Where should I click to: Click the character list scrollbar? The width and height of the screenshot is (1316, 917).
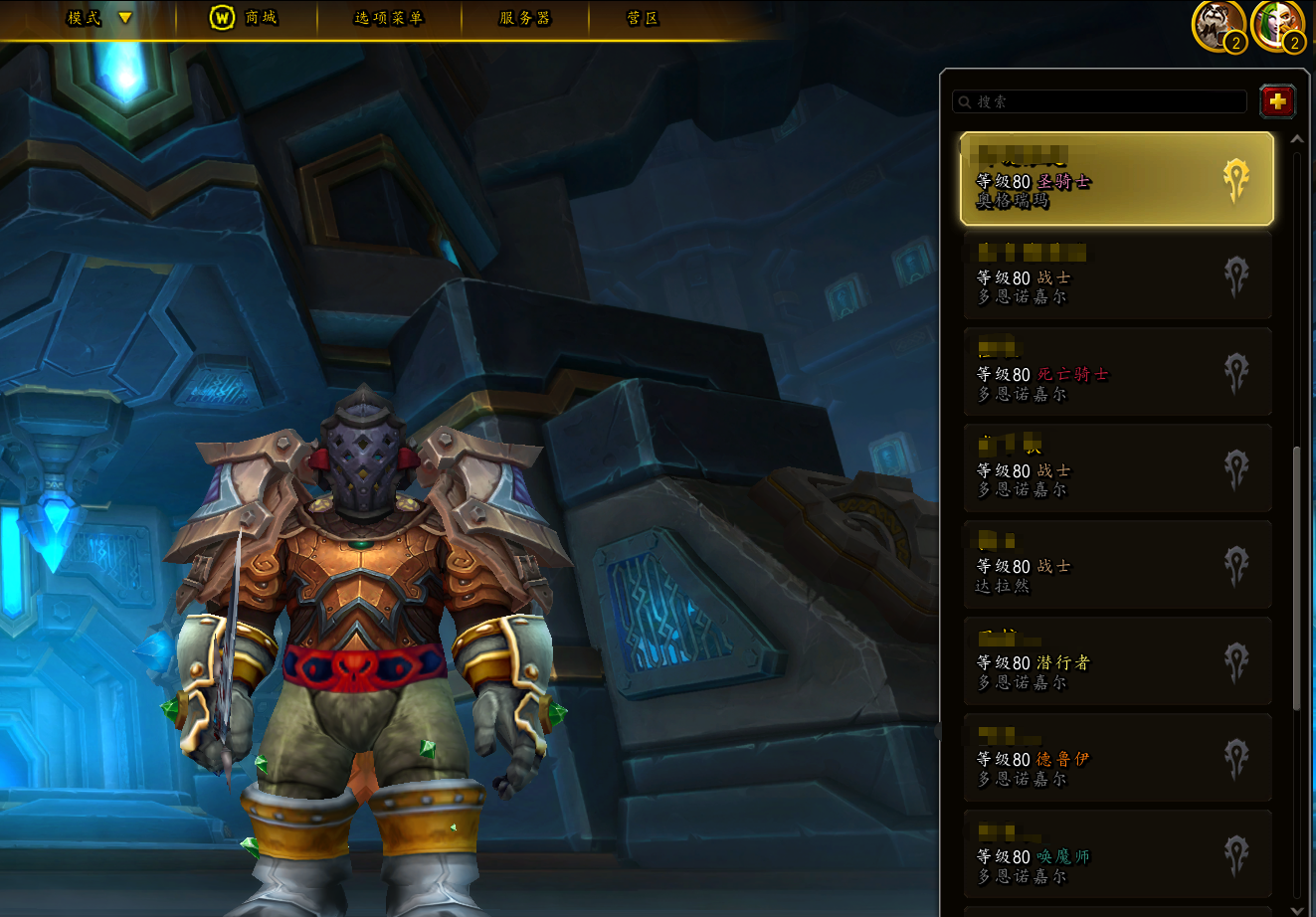pos(1296,577)
